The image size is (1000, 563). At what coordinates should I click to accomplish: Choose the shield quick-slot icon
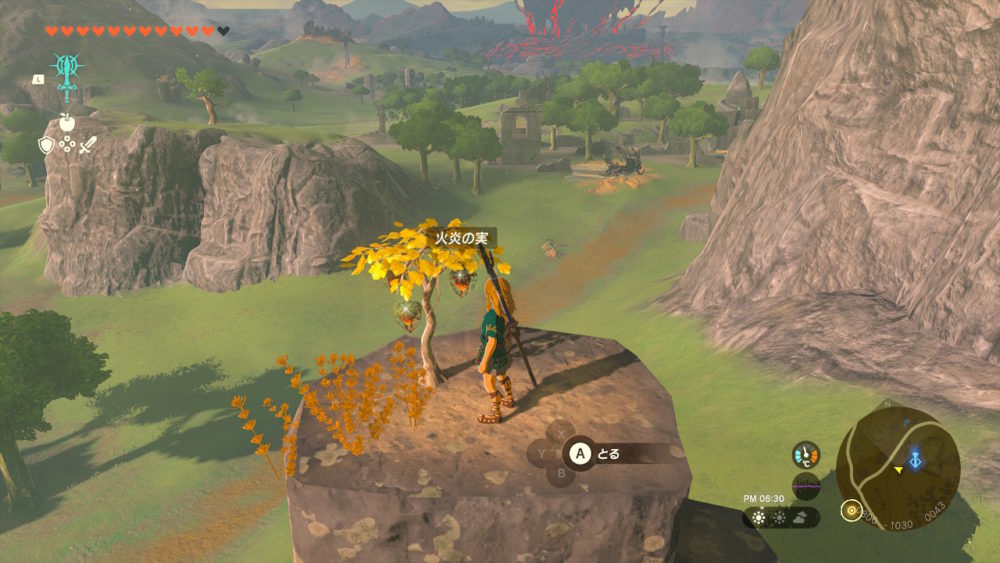click(x=45, y=145)
